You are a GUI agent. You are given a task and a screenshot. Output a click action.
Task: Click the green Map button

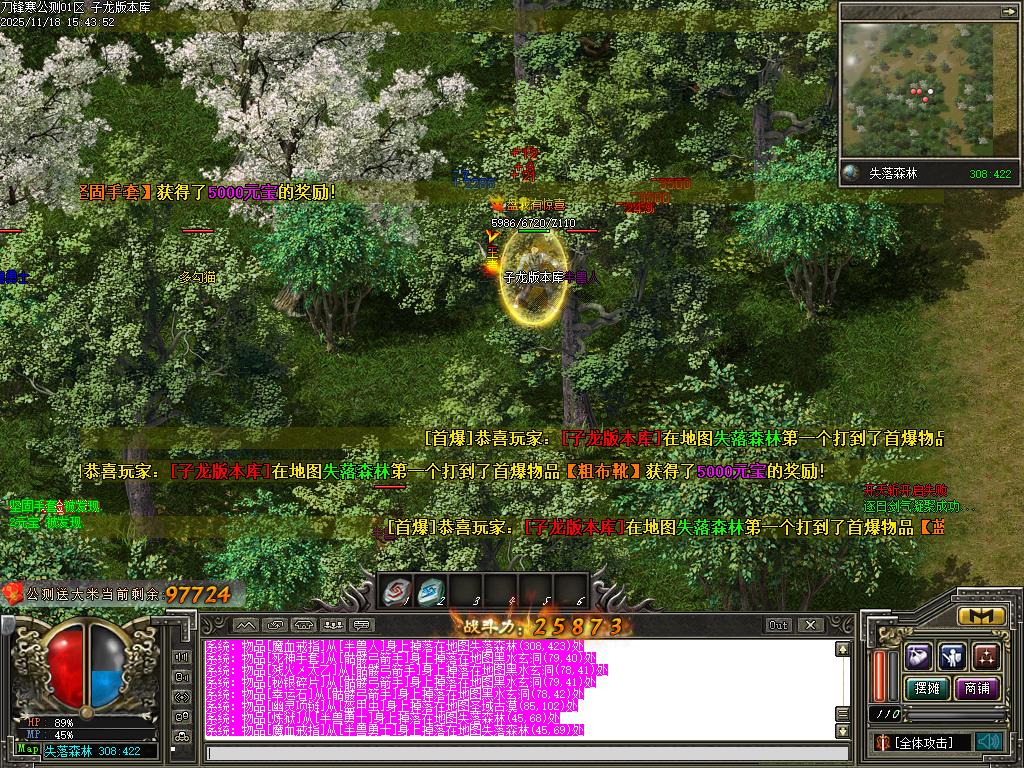click(28, 750)
